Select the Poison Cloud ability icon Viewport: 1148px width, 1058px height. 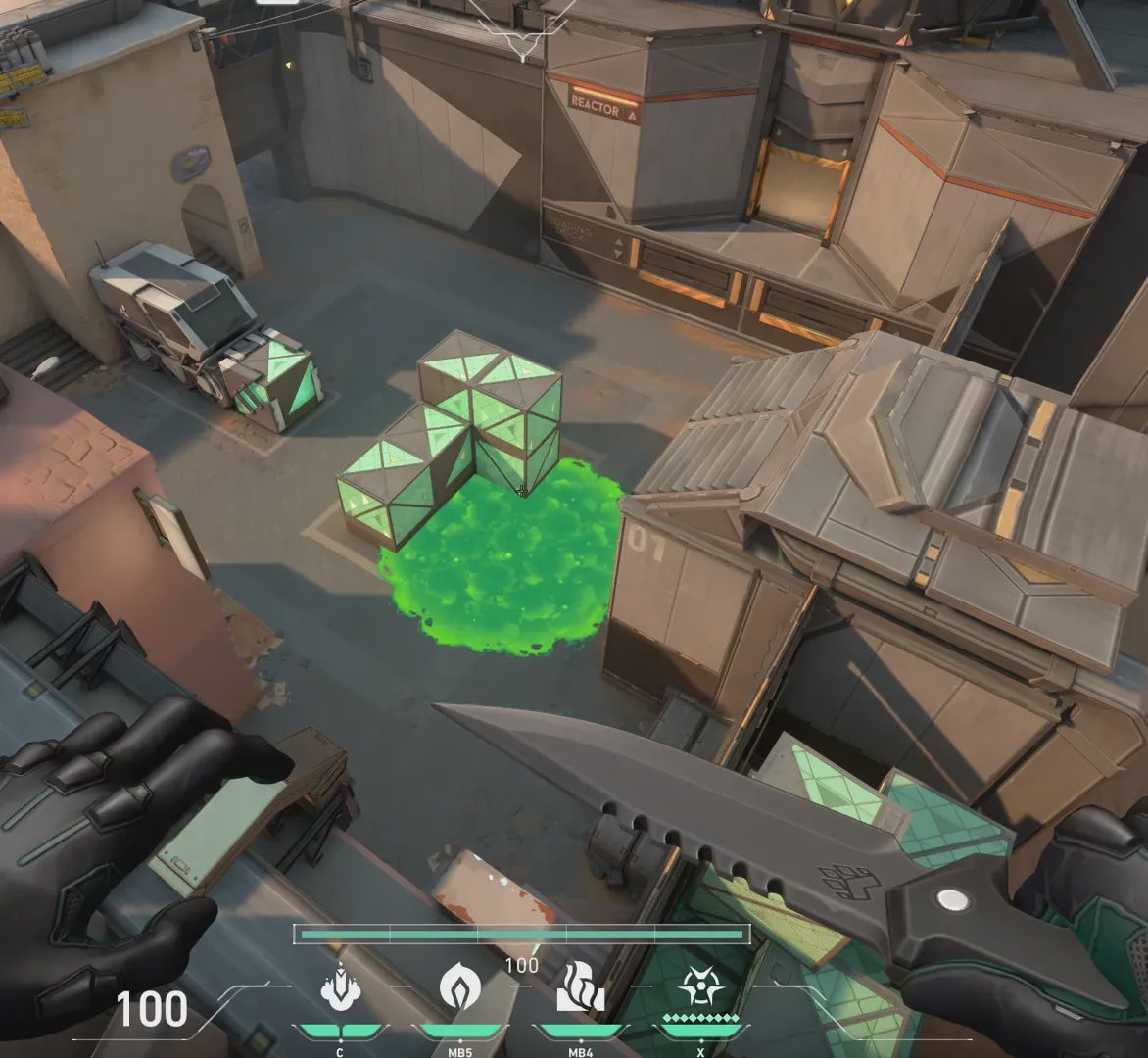[458, 986]
